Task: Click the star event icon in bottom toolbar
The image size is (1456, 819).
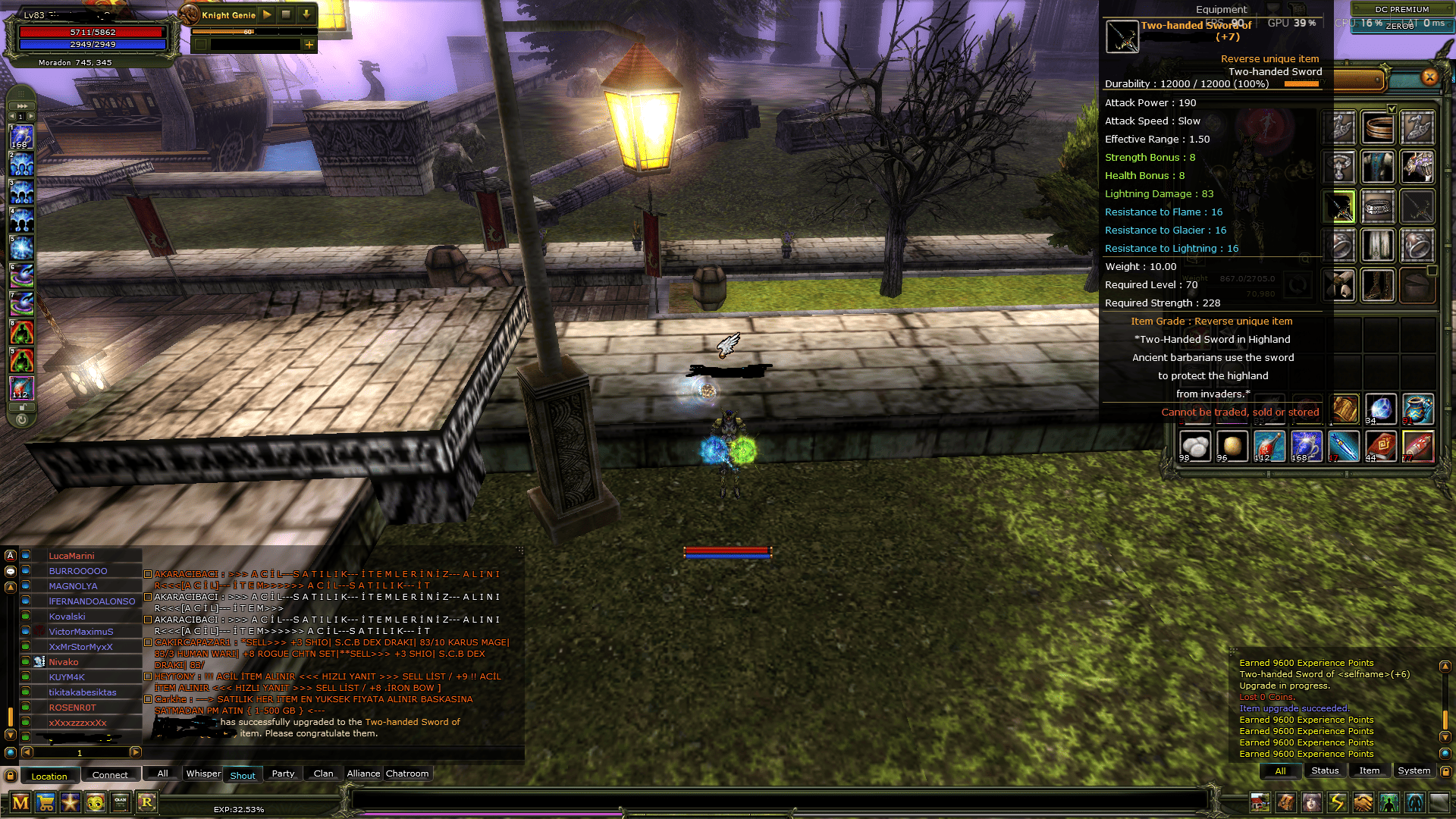Action: tap(71, 802)
